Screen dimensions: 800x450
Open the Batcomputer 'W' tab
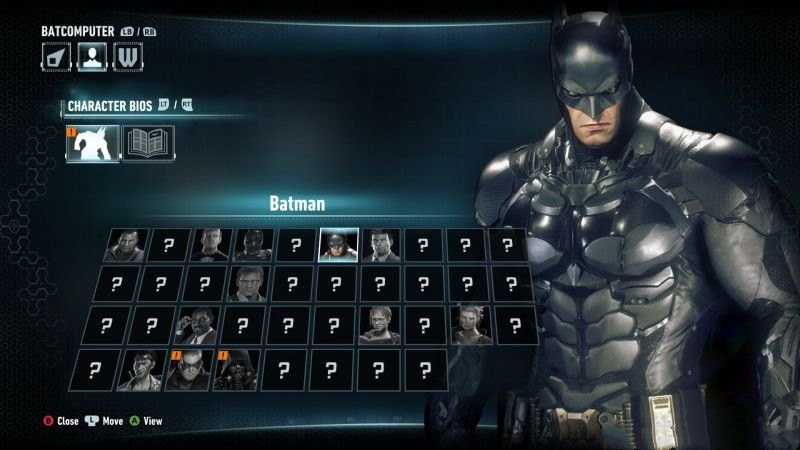[128, 56]
